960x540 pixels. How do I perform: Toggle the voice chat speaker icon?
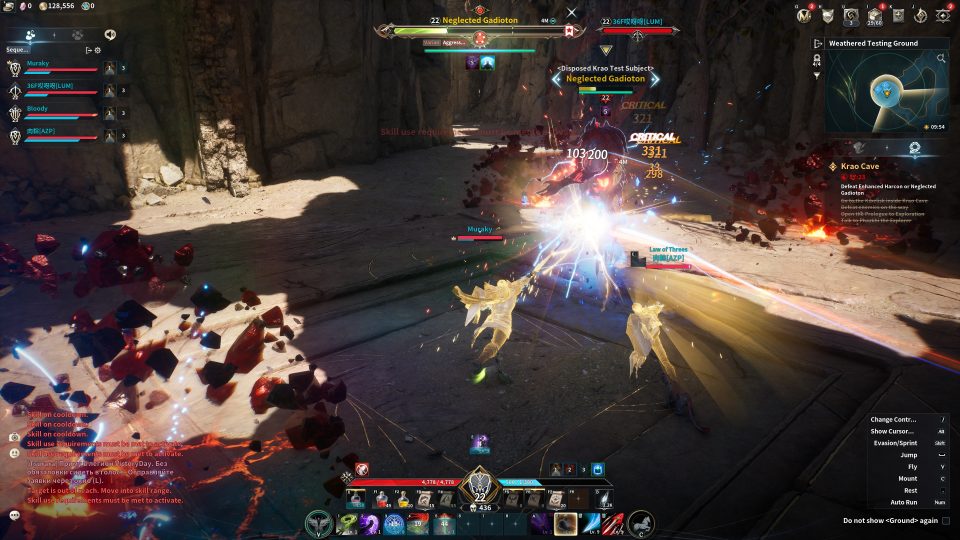pyautogui.click(x=109, y=34)
